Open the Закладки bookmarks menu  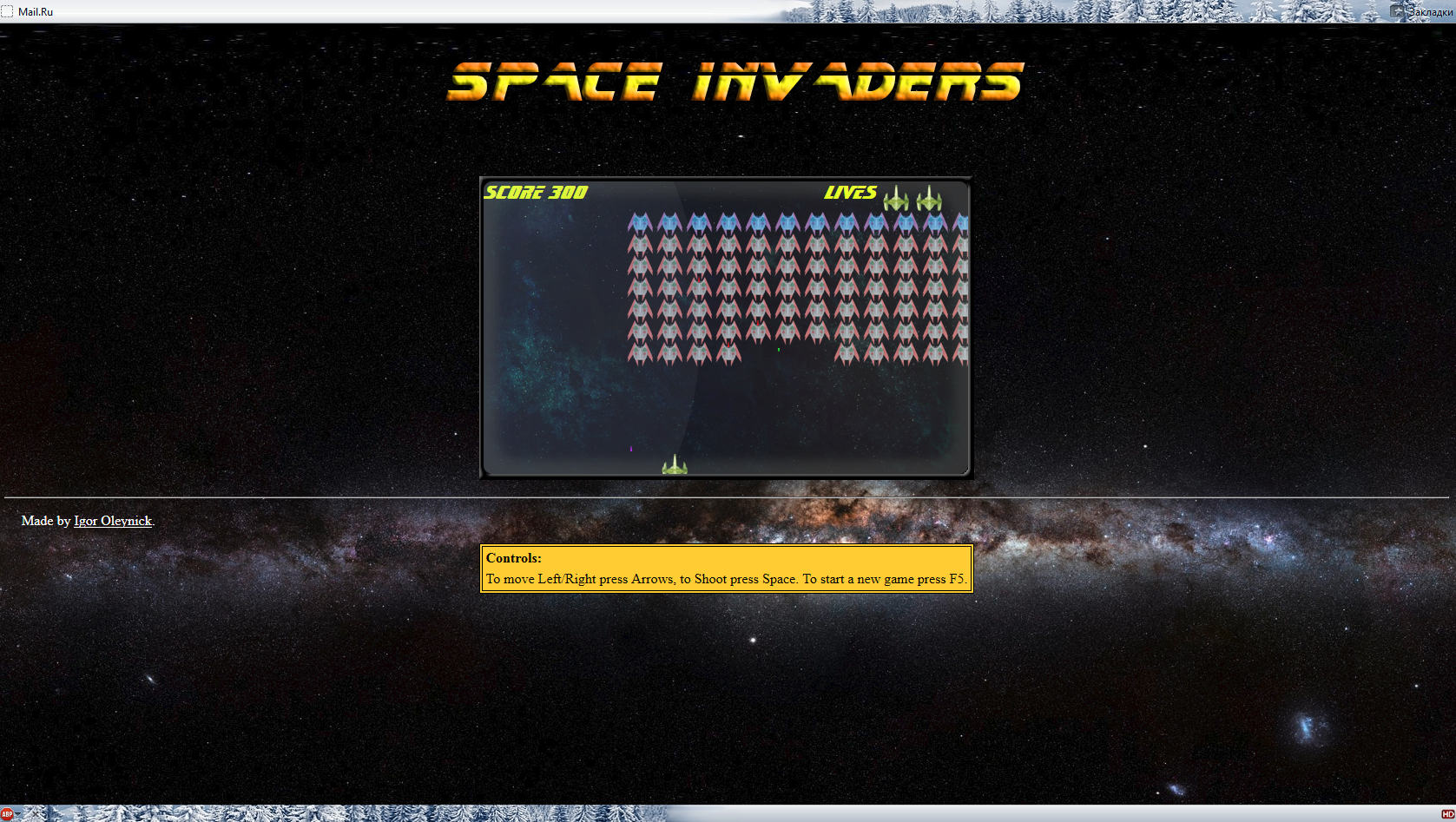pyautogui.click(x=1430, y=11)
